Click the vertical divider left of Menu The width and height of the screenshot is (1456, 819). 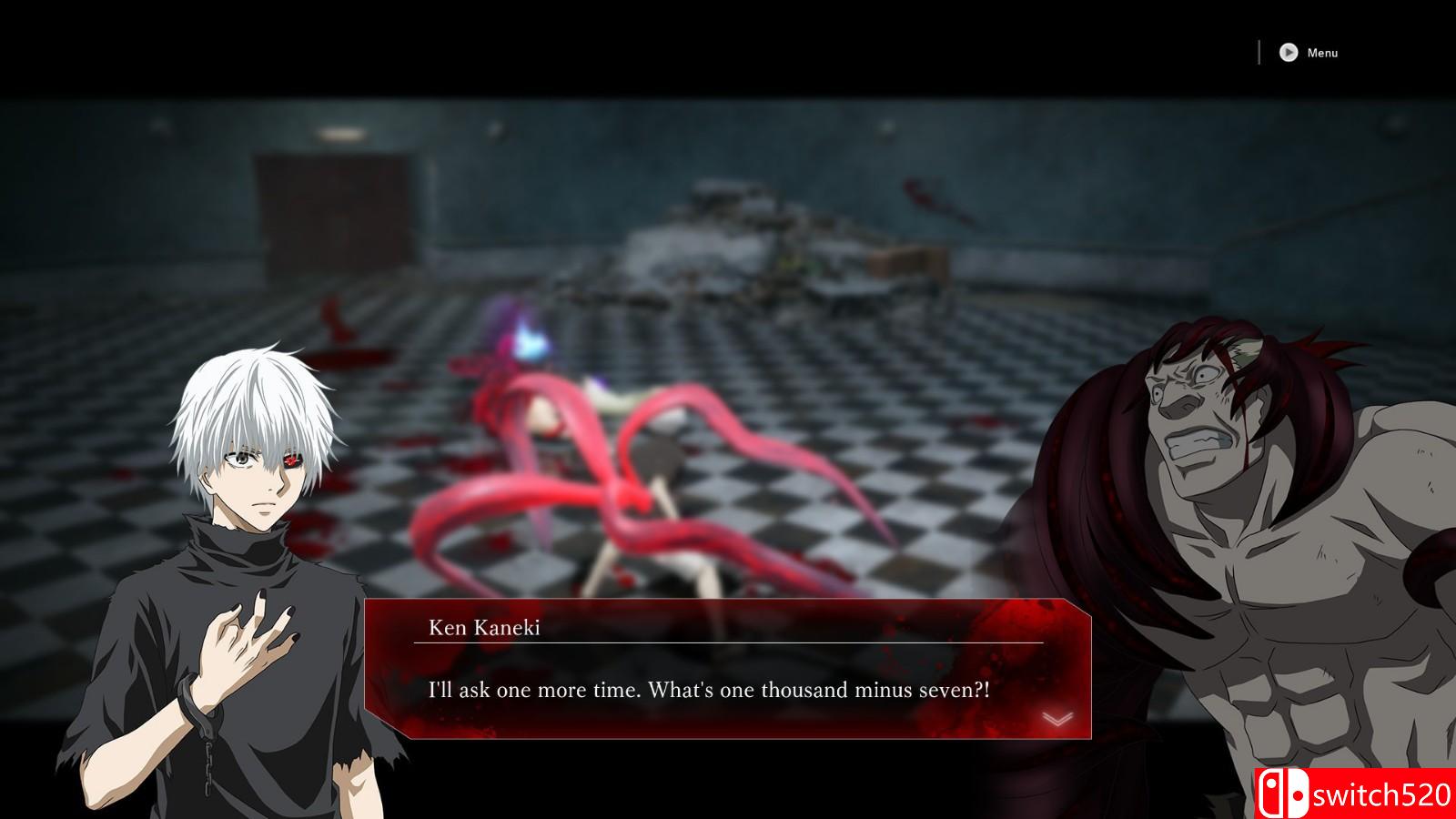point(1259,50)
